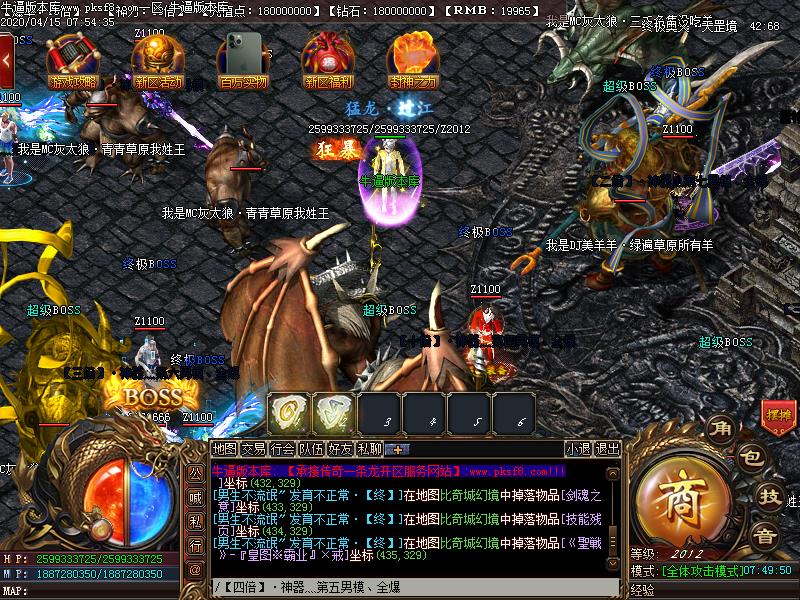Open the 技 skills button
The height and width of the screenshot is (600, 800).
click(x=768, y=495)
